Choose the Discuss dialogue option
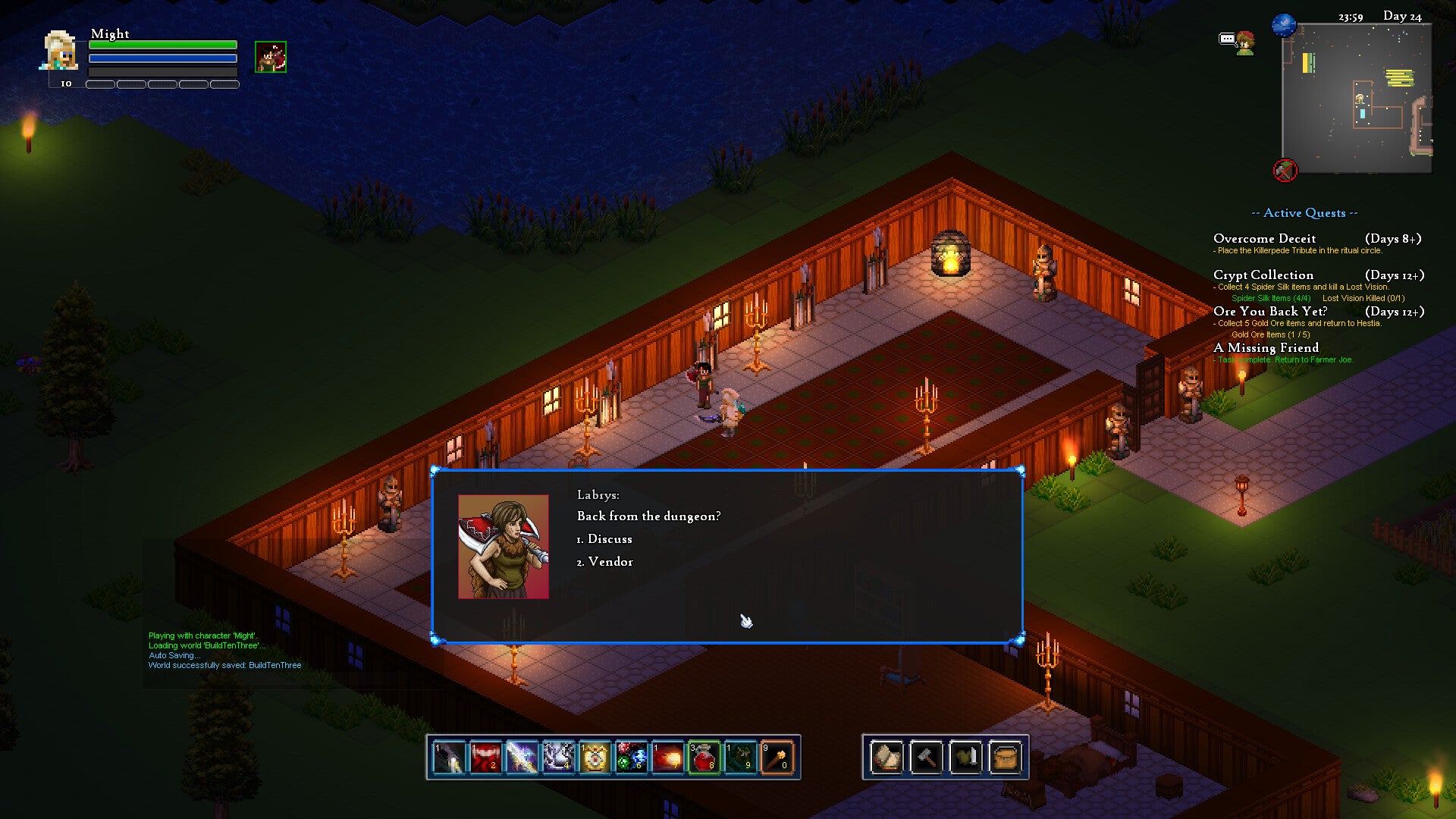 click(609, 539)
